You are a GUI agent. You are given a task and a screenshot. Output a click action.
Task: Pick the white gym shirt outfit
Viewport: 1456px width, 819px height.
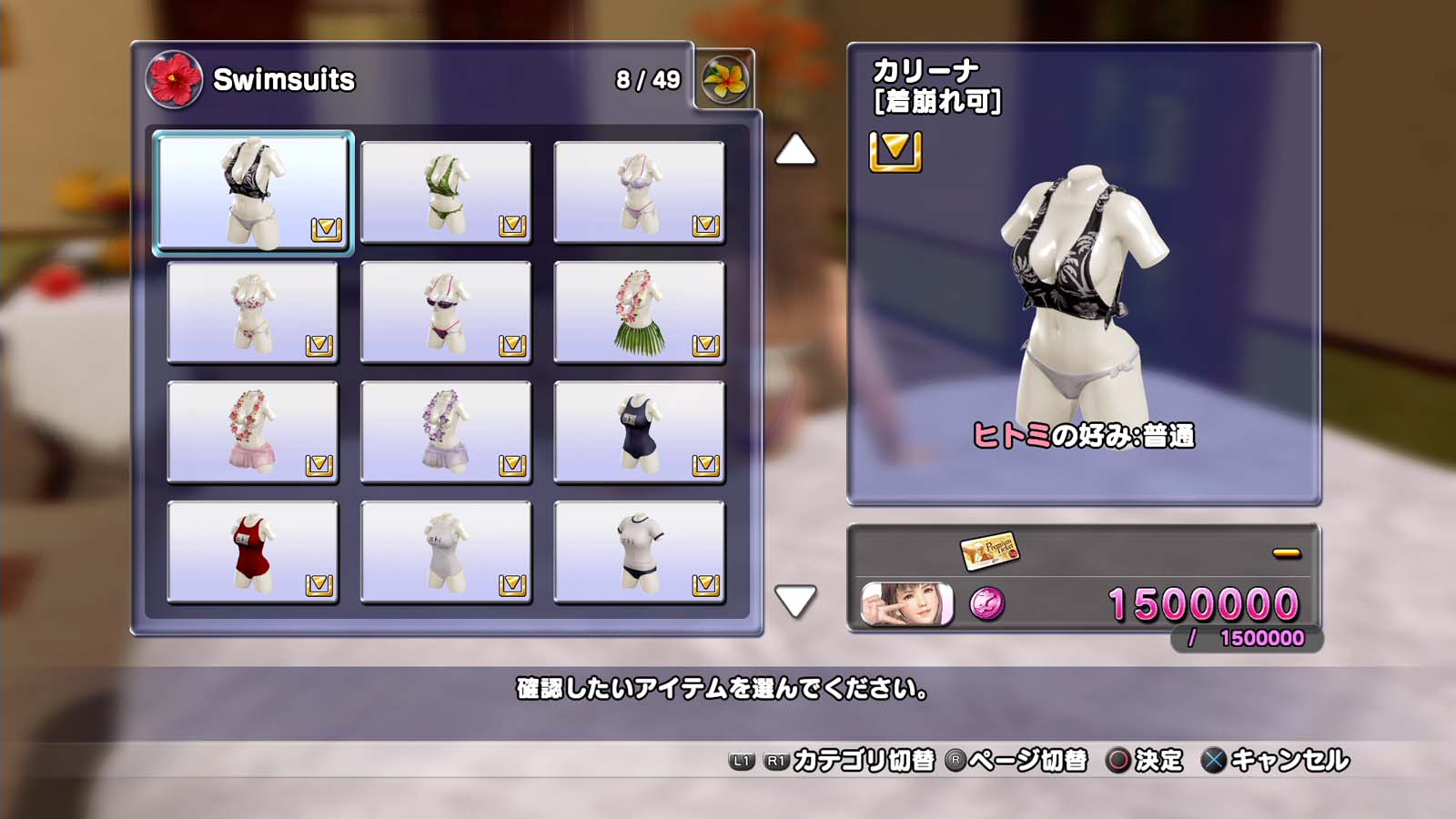pyautogui.click(x=639, y=552)
